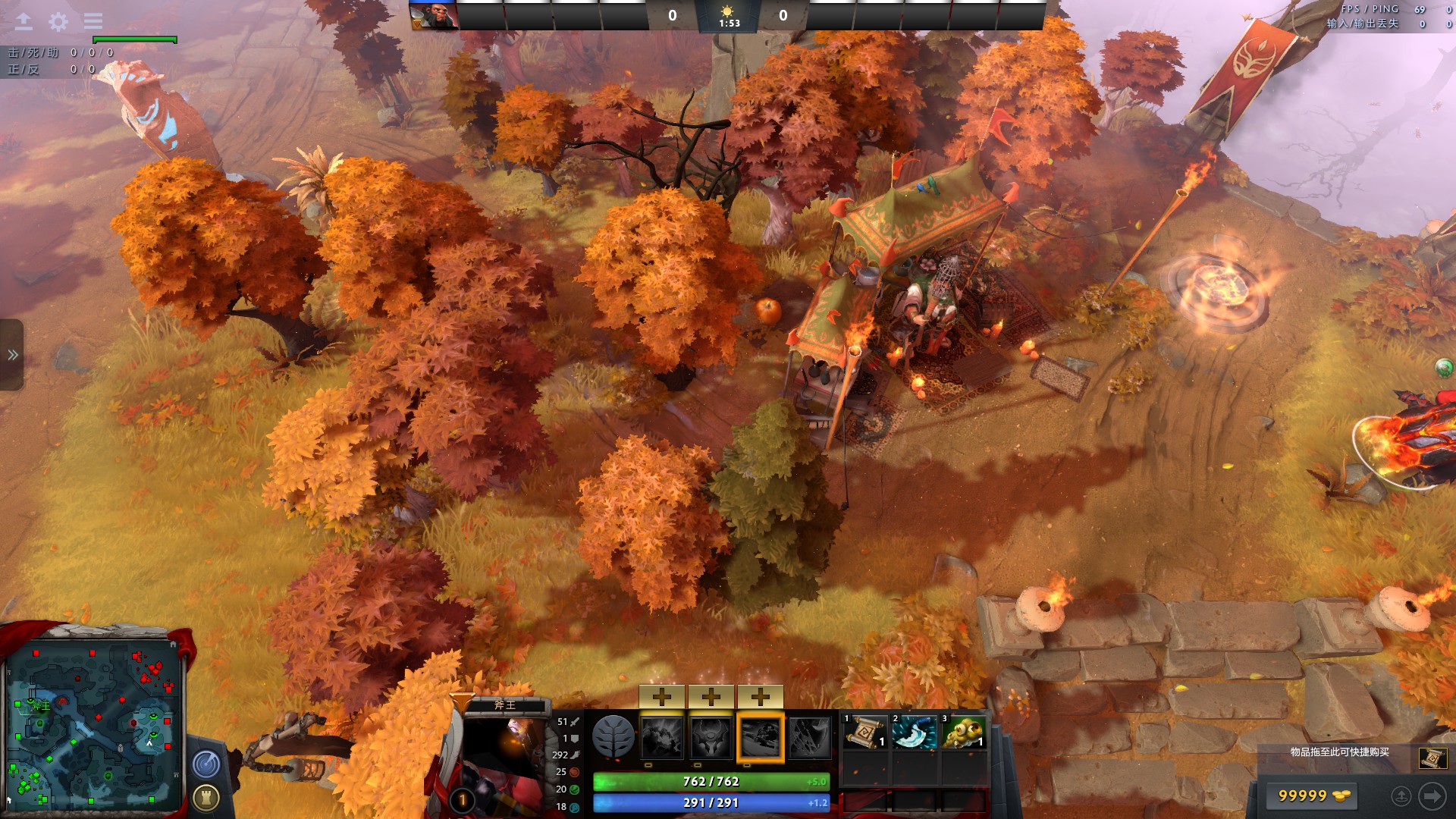The image size is (1456, 819).
Task: Use the Town Portal Scroll in inventory
Action: click(865, 733)
